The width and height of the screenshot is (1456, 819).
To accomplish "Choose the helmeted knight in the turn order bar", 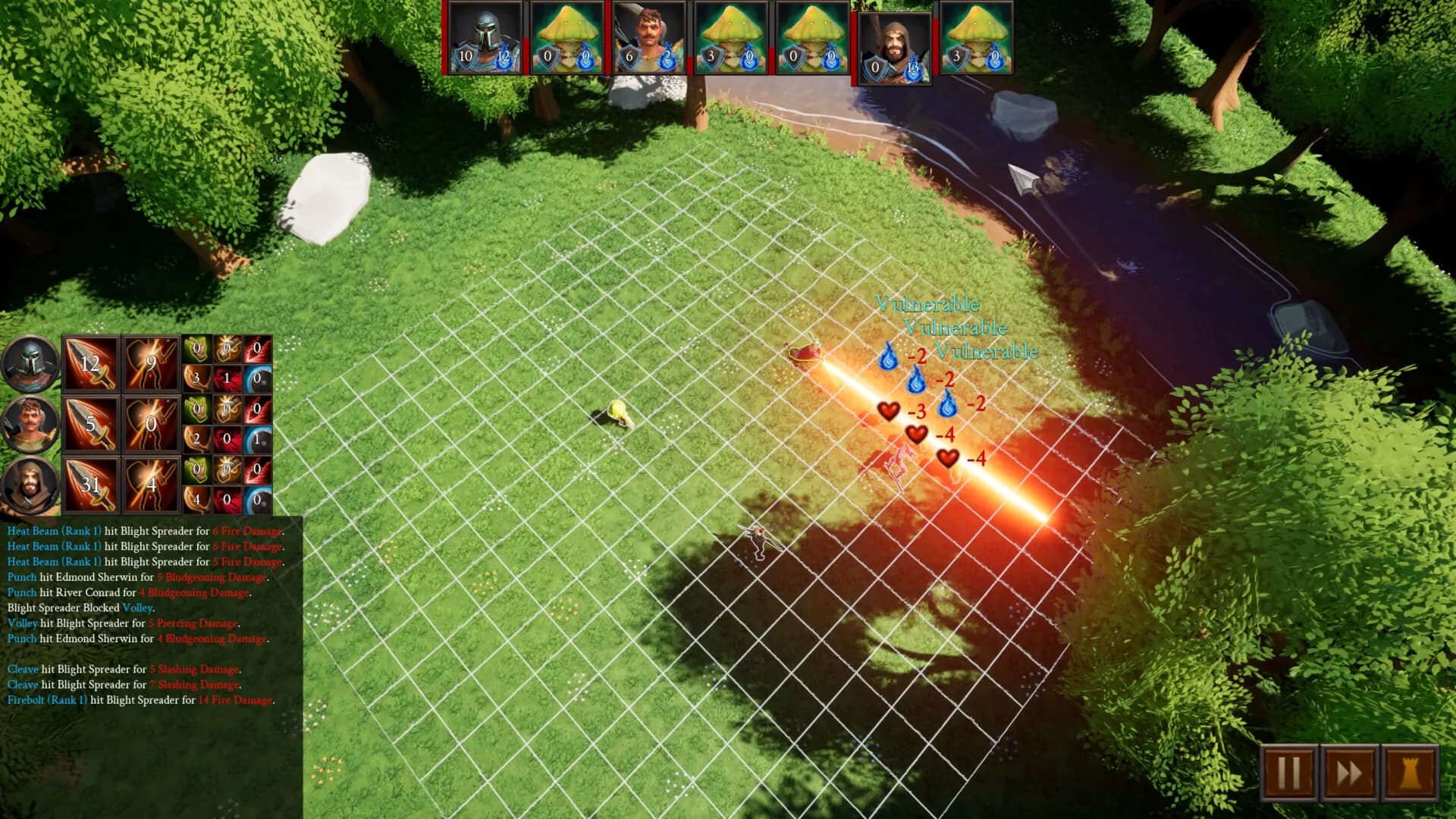I will coord(485,38).
